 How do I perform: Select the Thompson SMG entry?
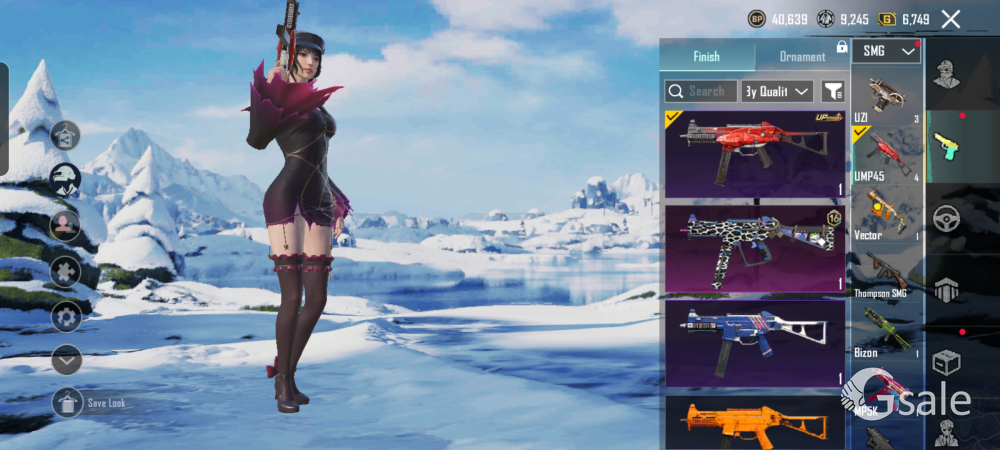point(887,273)
